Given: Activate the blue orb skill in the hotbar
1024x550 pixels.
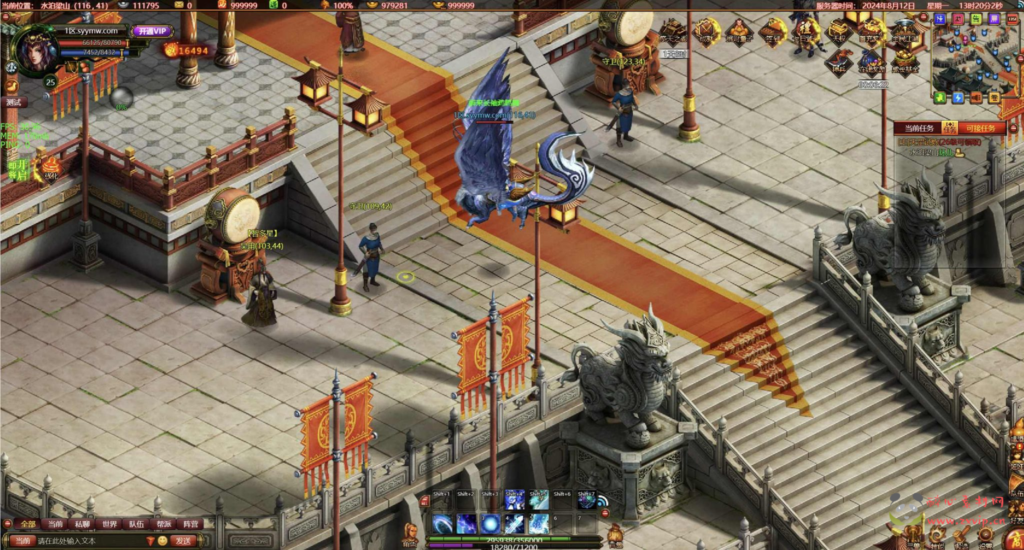Looking at the screenshot, I should tap(490, 524).
